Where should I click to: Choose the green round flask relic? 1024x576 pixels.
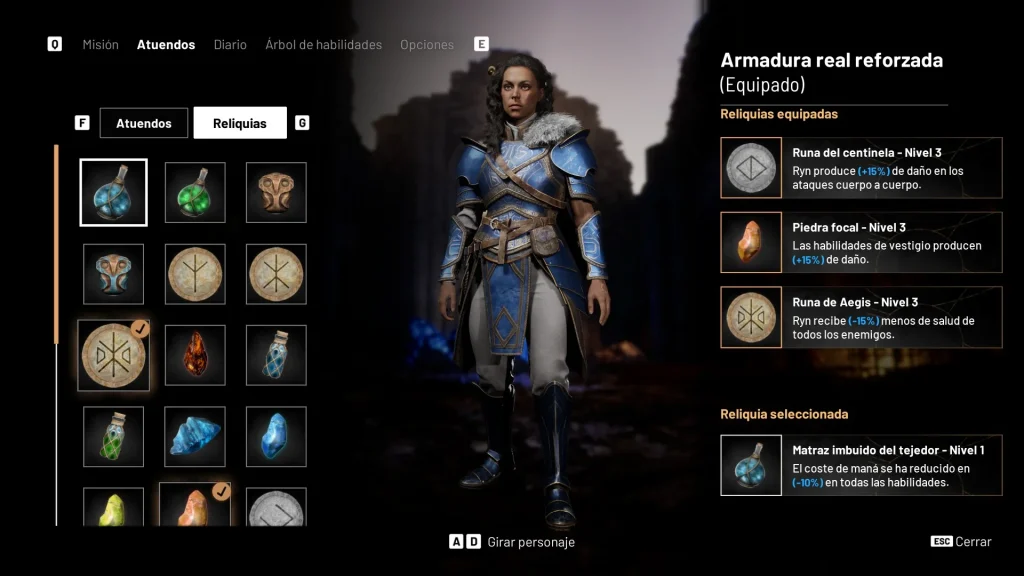click(x=195, y=193)
